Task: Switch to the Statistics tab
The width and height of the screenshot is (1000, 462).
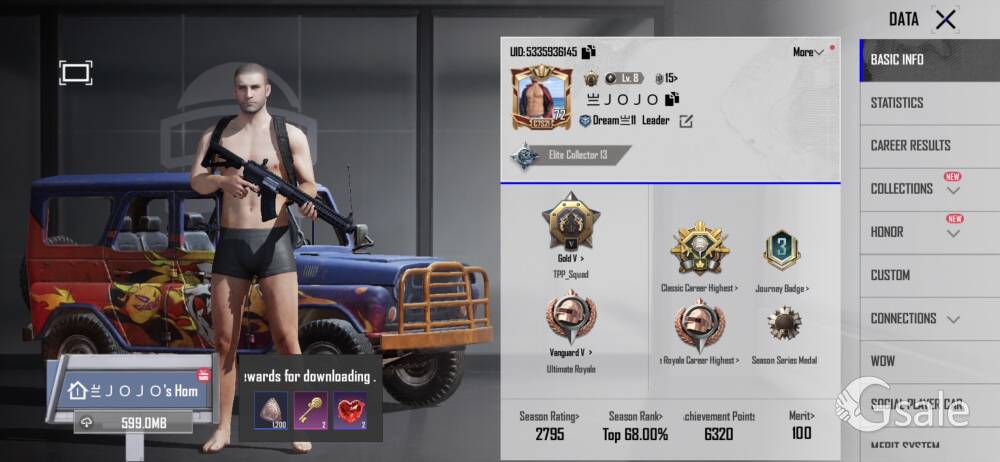Action: (897, 103)
